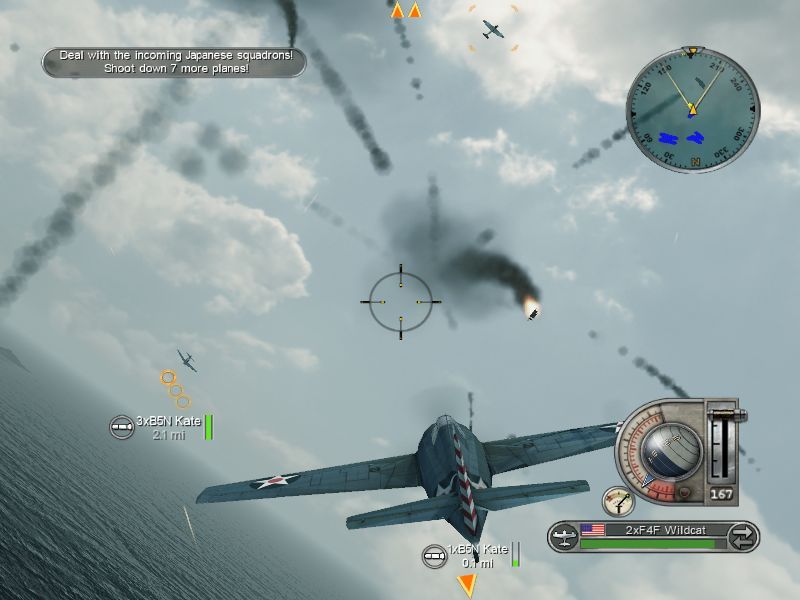This screenshot has width=800, height=600.
Task: Click the small round dial gauge
Action: pos(618,501)
